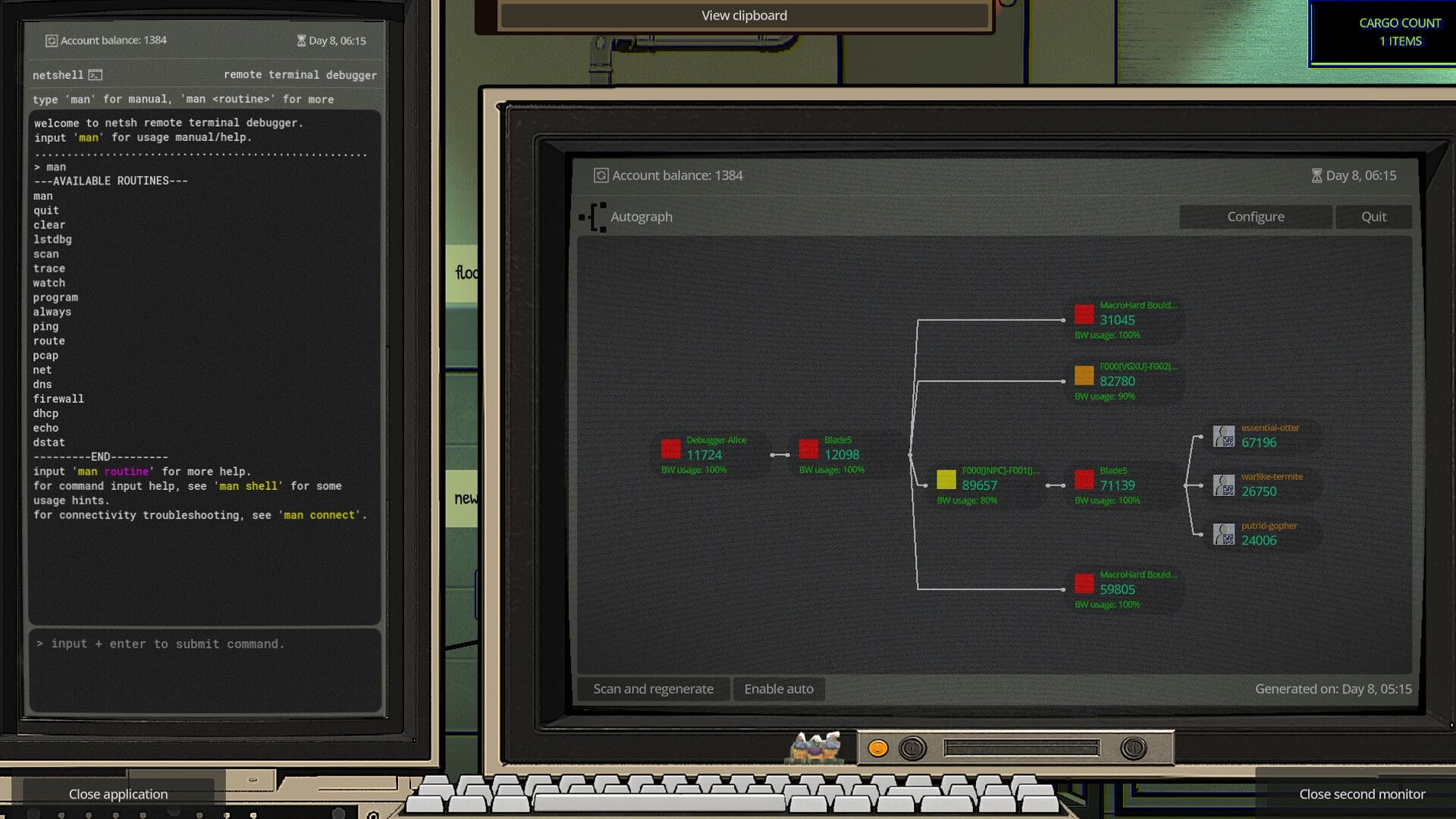The width and height of the screenshot is (1456, 819).
Task: Turn the right power knob on the monitor
Action: [x=1134, y=748]
